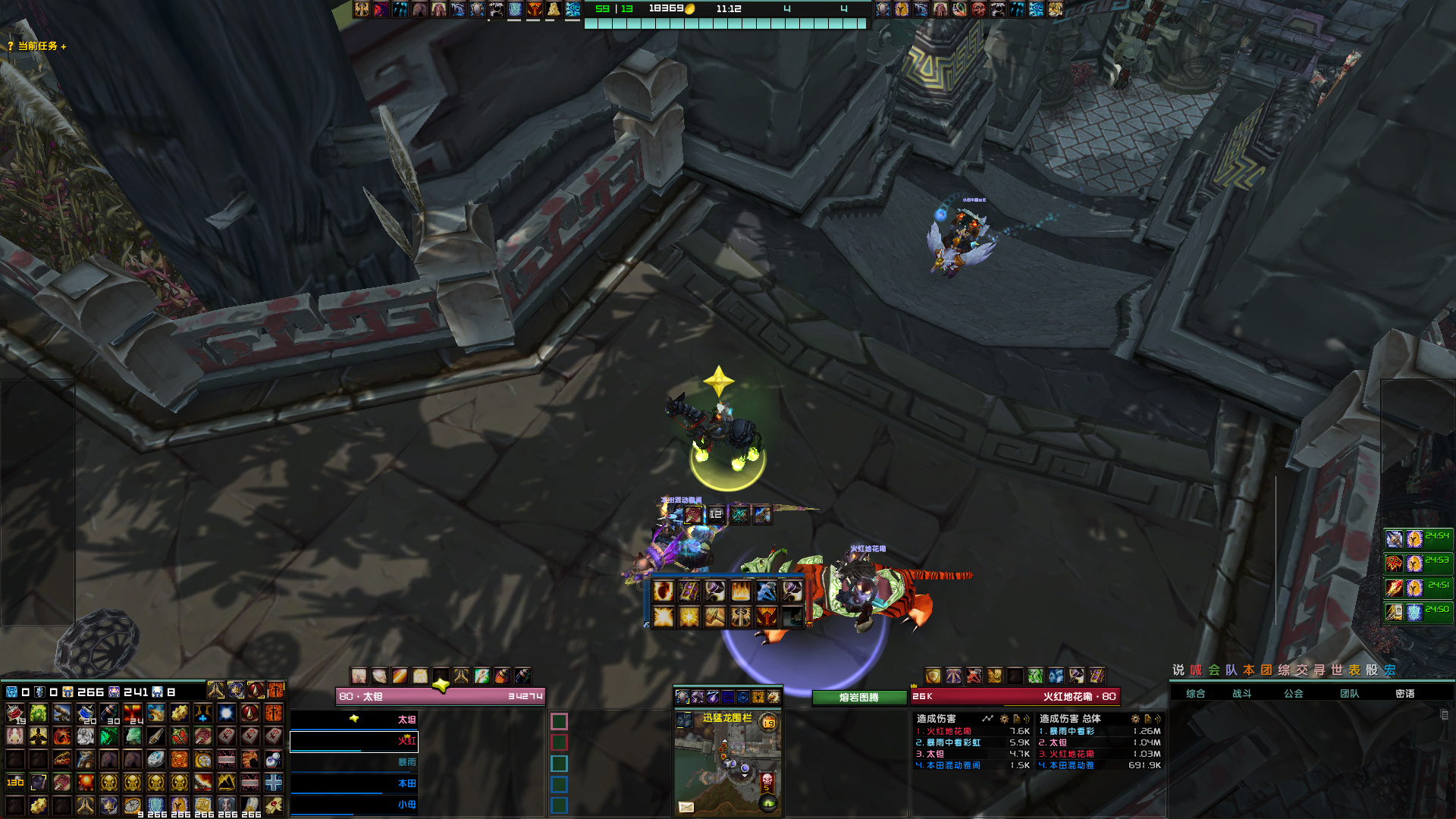The image size is (1456, 819).
Task: Open the 密语 whisper chat tab
Action: click(1405, 693)
